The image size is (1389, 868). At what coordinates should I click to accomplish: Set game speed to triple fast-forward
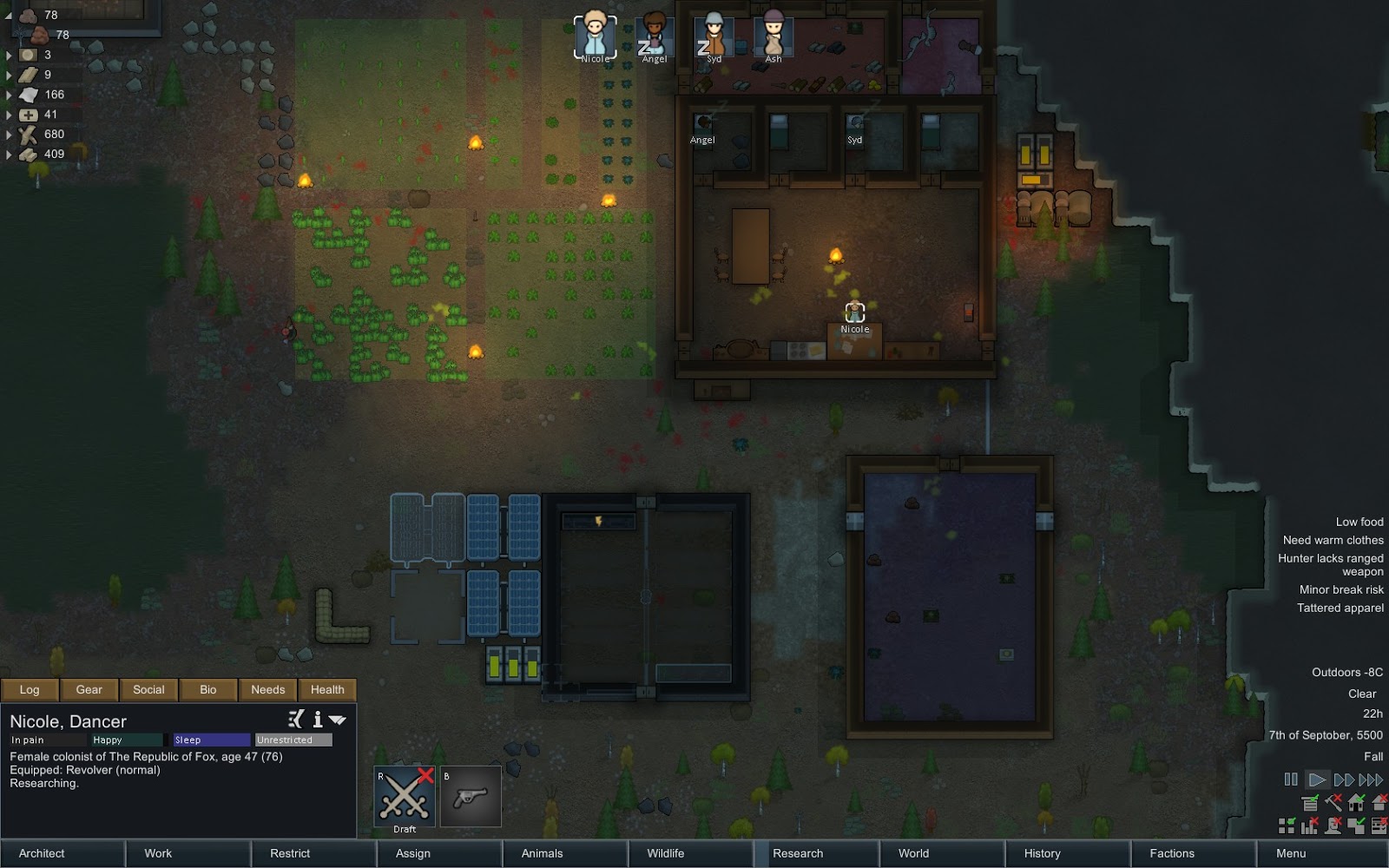tap(1371, 779)
